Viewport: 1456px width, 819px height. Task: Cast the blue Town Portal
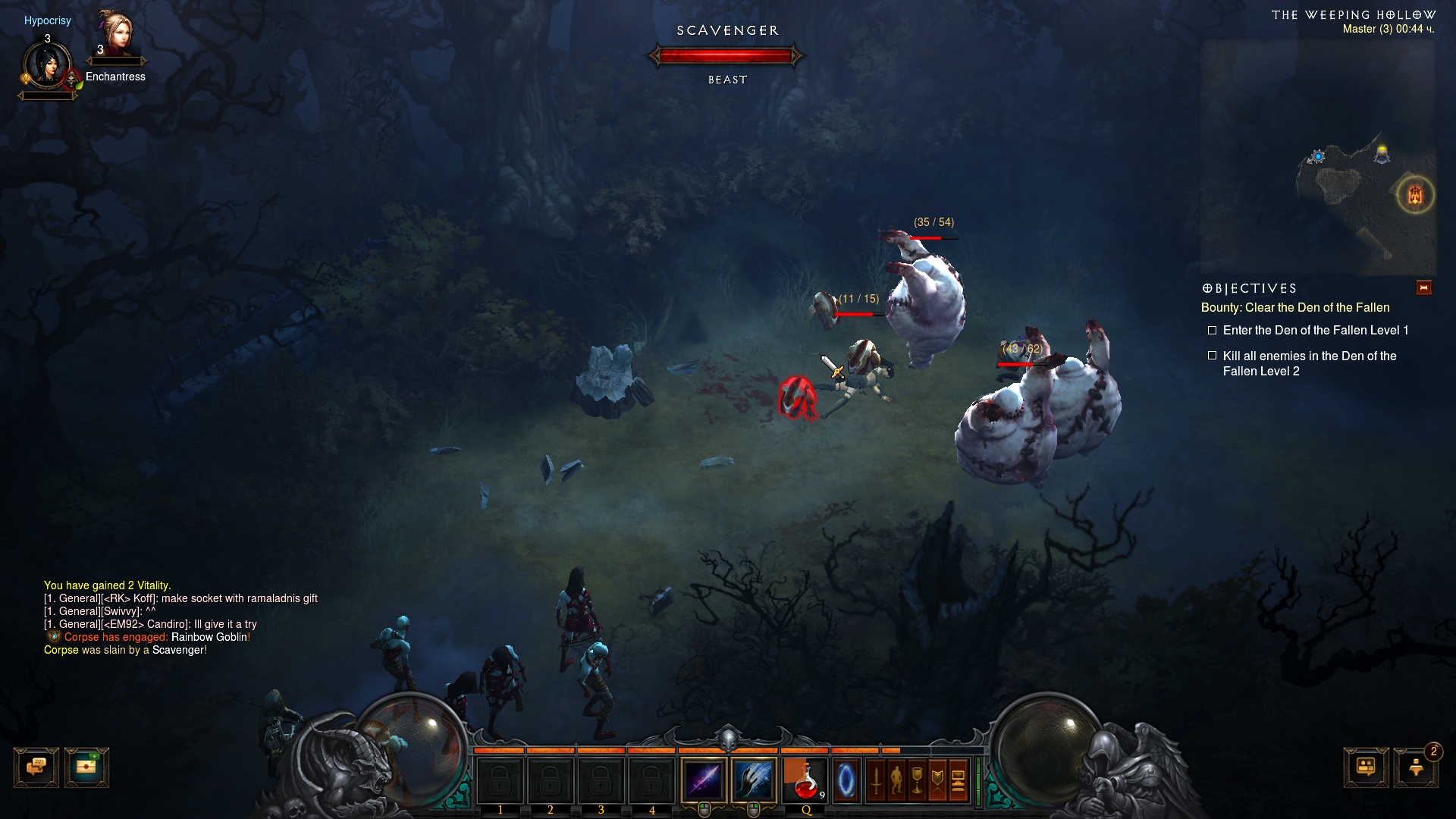[x=846, y=780]
